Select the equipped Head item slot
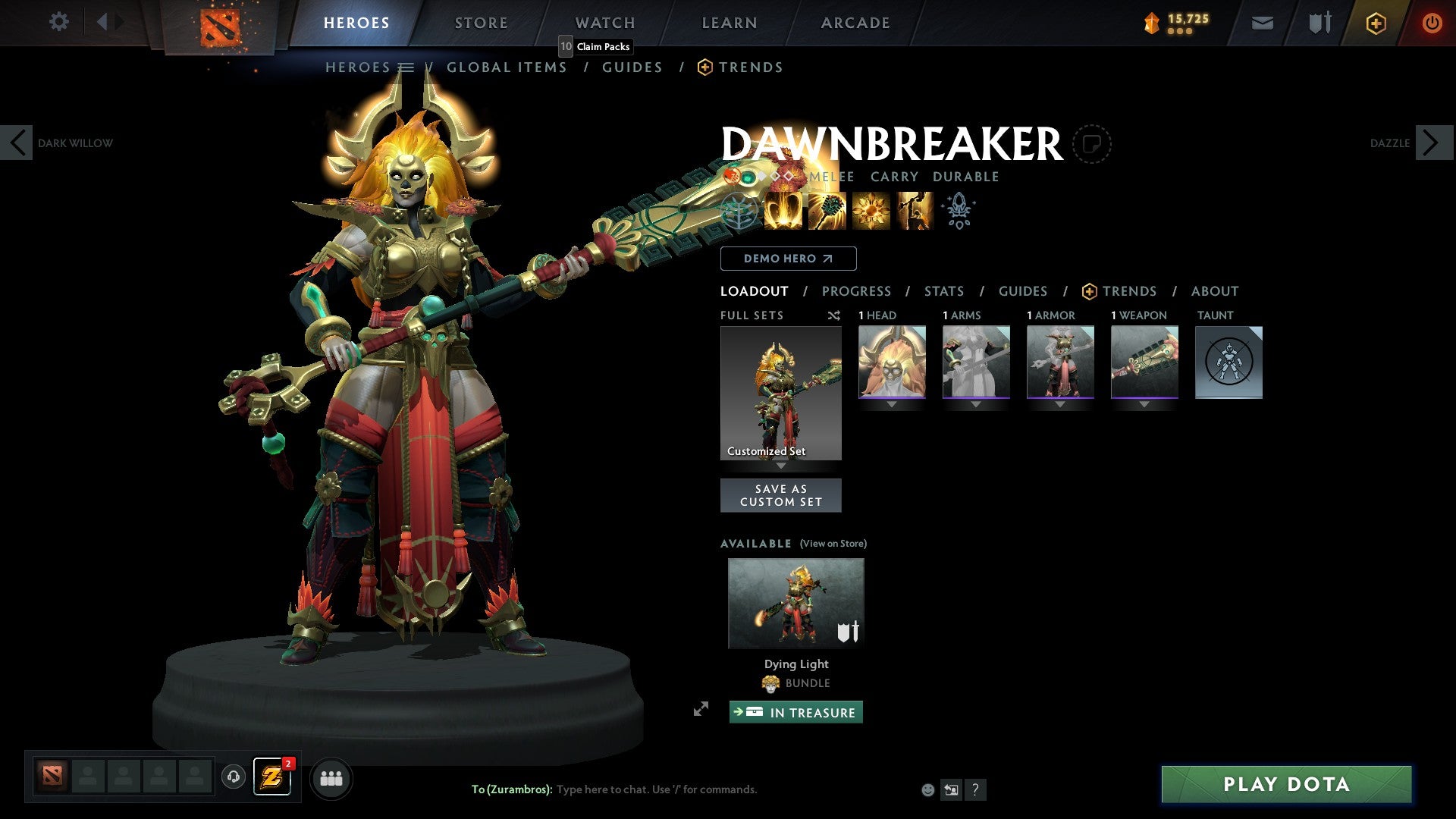1456x819 pixels. click(892, 362)
